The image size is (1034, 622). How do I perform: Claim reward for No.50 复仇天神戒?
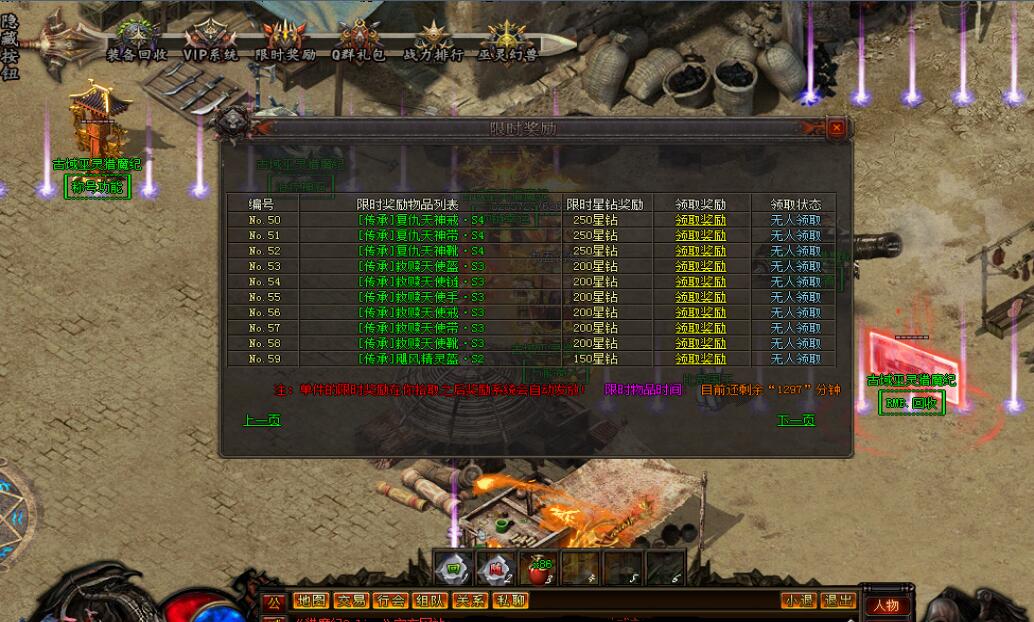click(x=700, y=220)
